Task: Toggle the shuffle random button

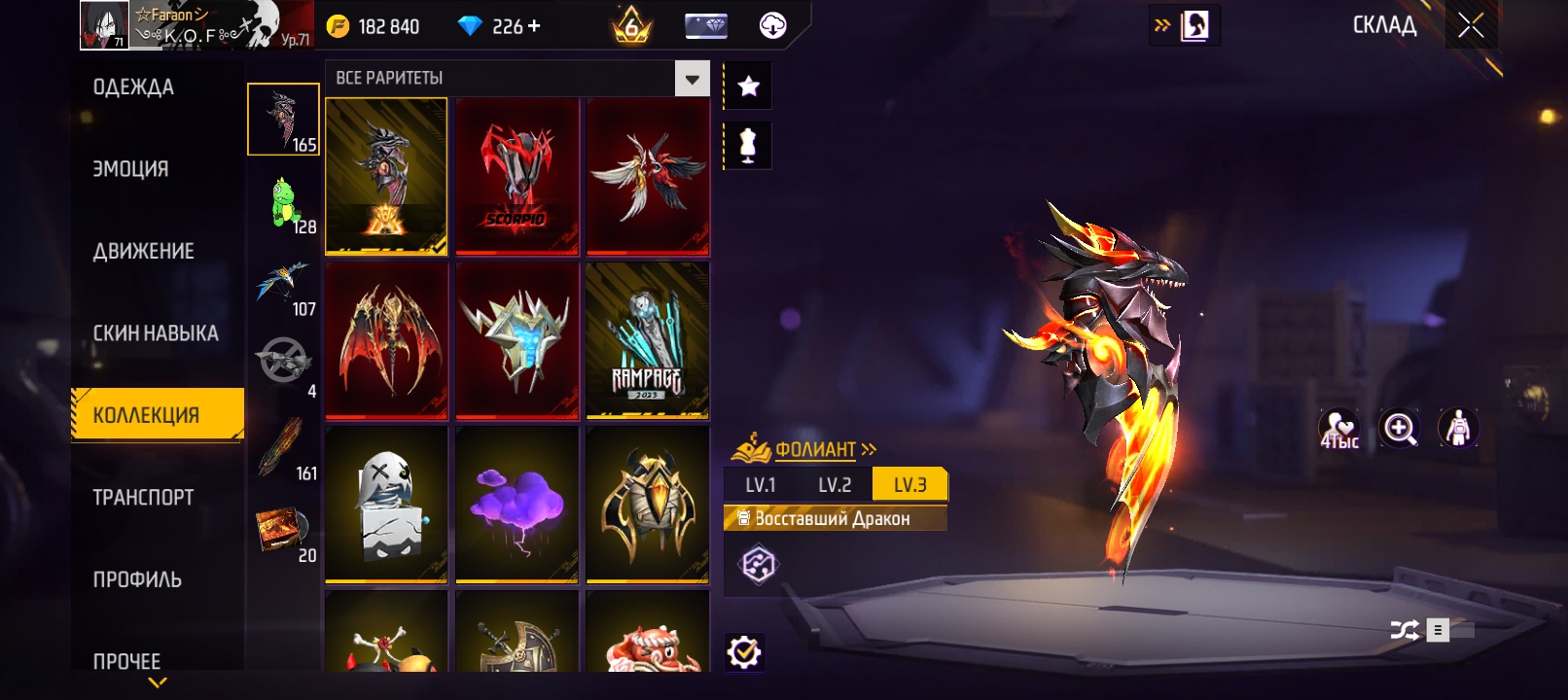Action: (1404, 630)
